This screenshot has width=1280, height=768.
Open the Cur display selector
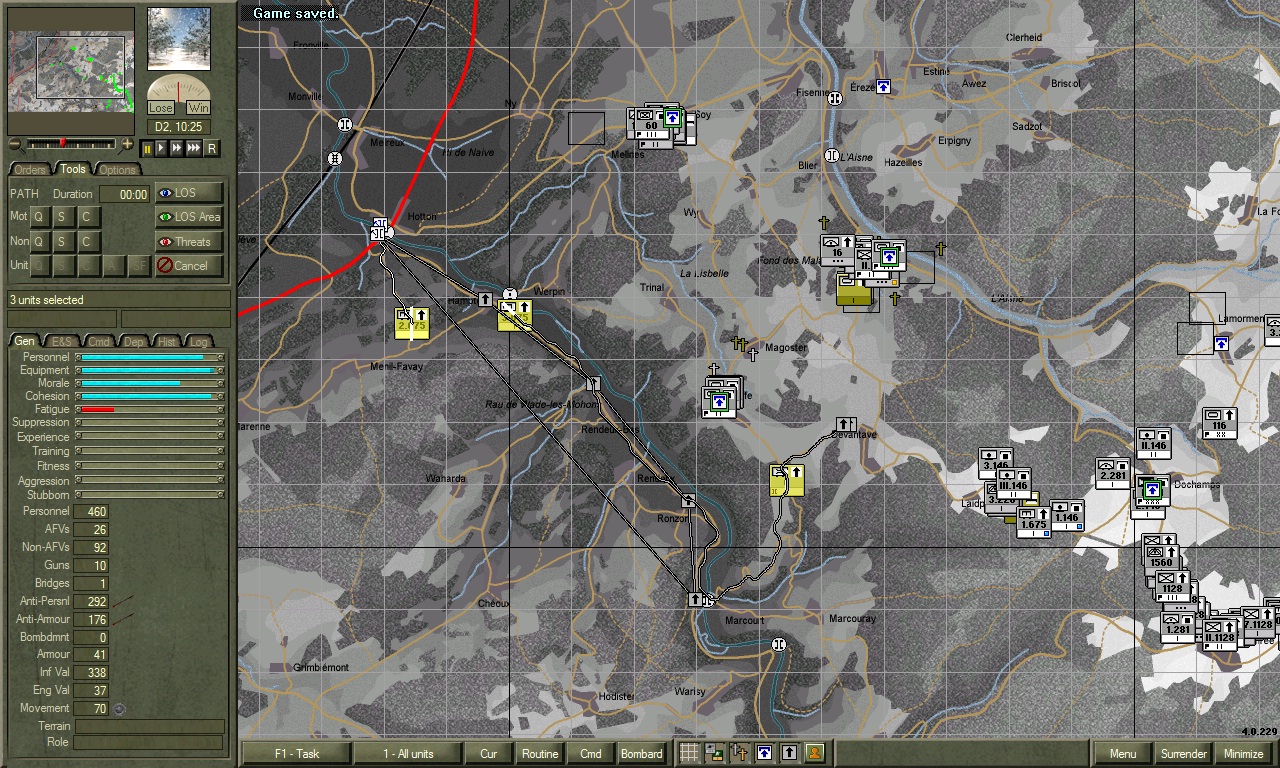coord(488,754)
